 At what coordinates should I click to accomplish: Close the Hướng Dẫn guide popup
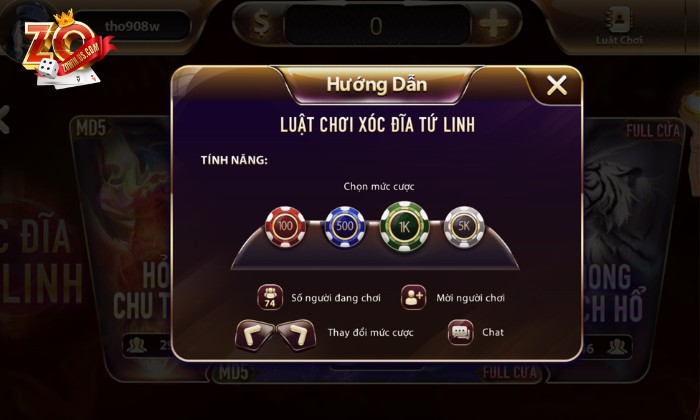[x=557, y=86]
